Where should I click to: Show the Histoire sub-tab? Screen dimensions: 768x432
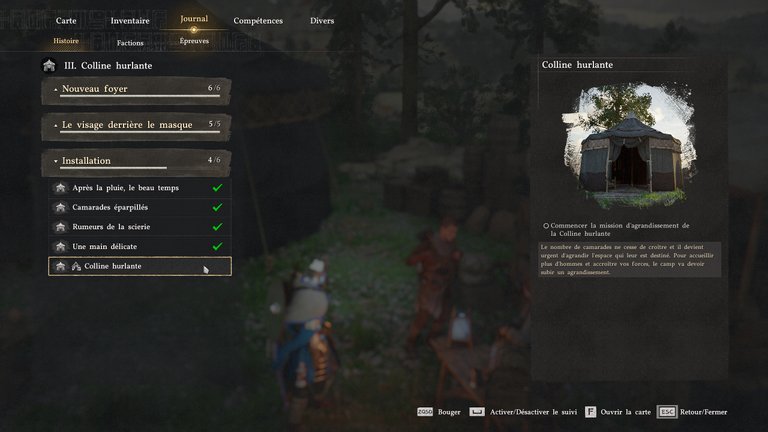[66, 41]
